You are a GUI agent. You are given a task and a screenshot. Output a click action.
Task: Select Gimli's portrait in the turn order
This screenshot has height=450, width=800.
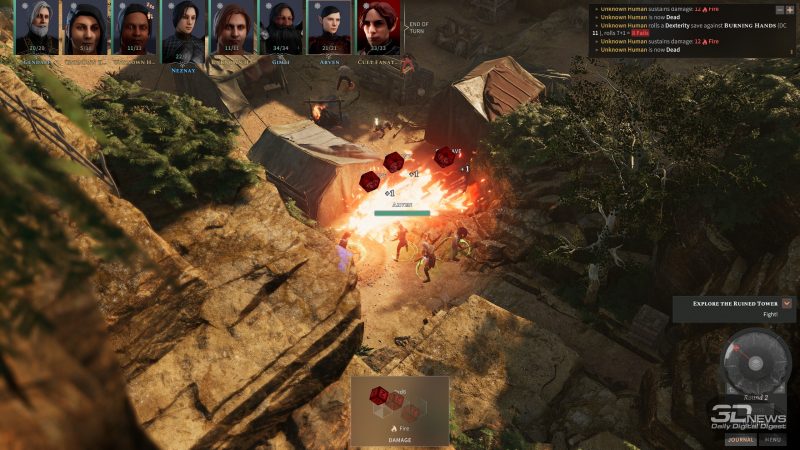(x=281, y=28)
